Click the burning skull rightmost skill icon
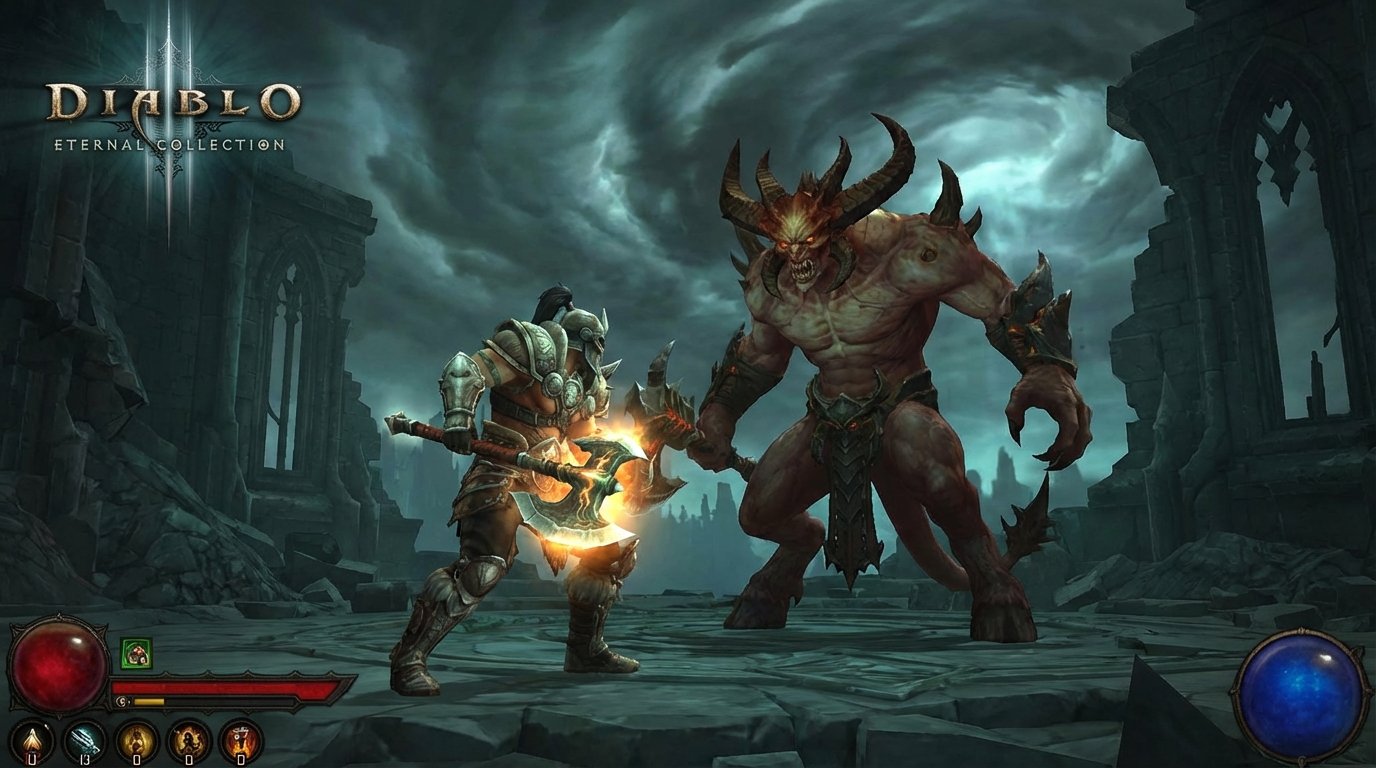The width and height of the screenshot is (1376, 768). [x=240, y=740]
